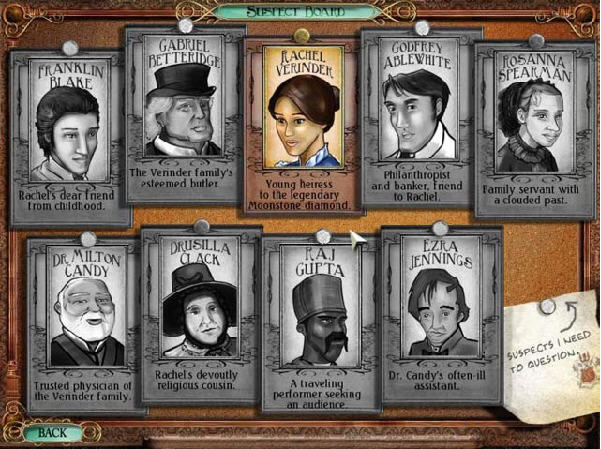601x449 pixels.
Task: Select the Drusilla Clack cousin card
Action: (200, 315)
